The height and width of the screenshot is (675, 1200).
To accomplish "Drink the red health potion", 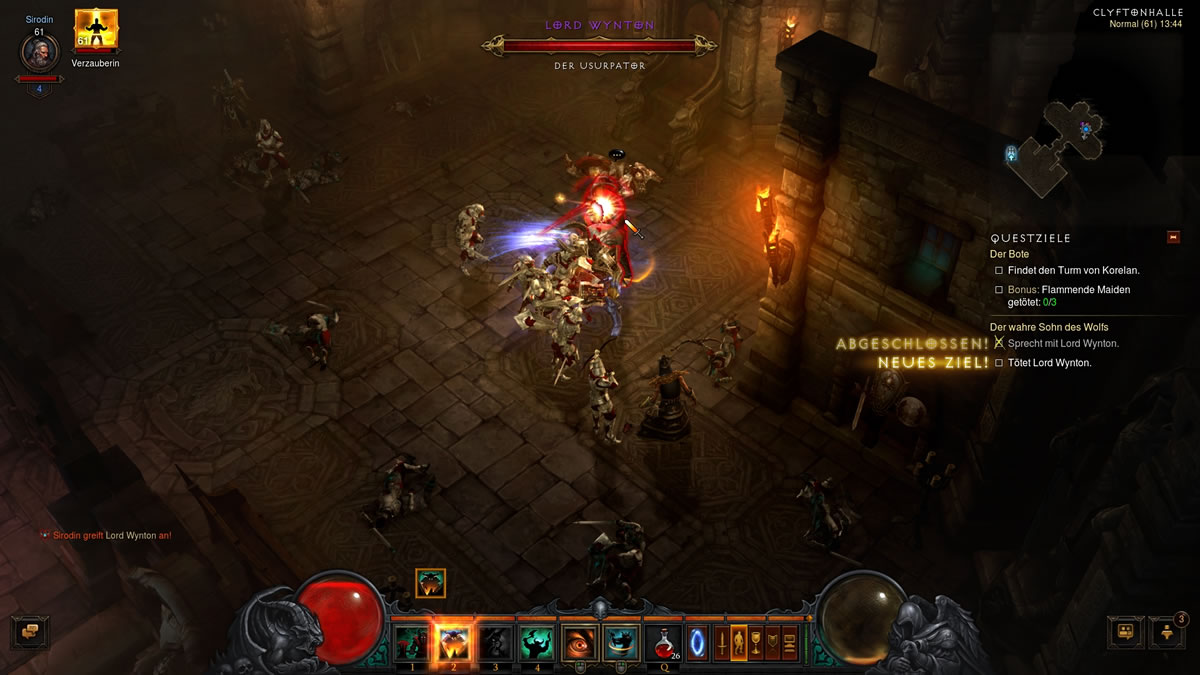I will coord(662,641).
